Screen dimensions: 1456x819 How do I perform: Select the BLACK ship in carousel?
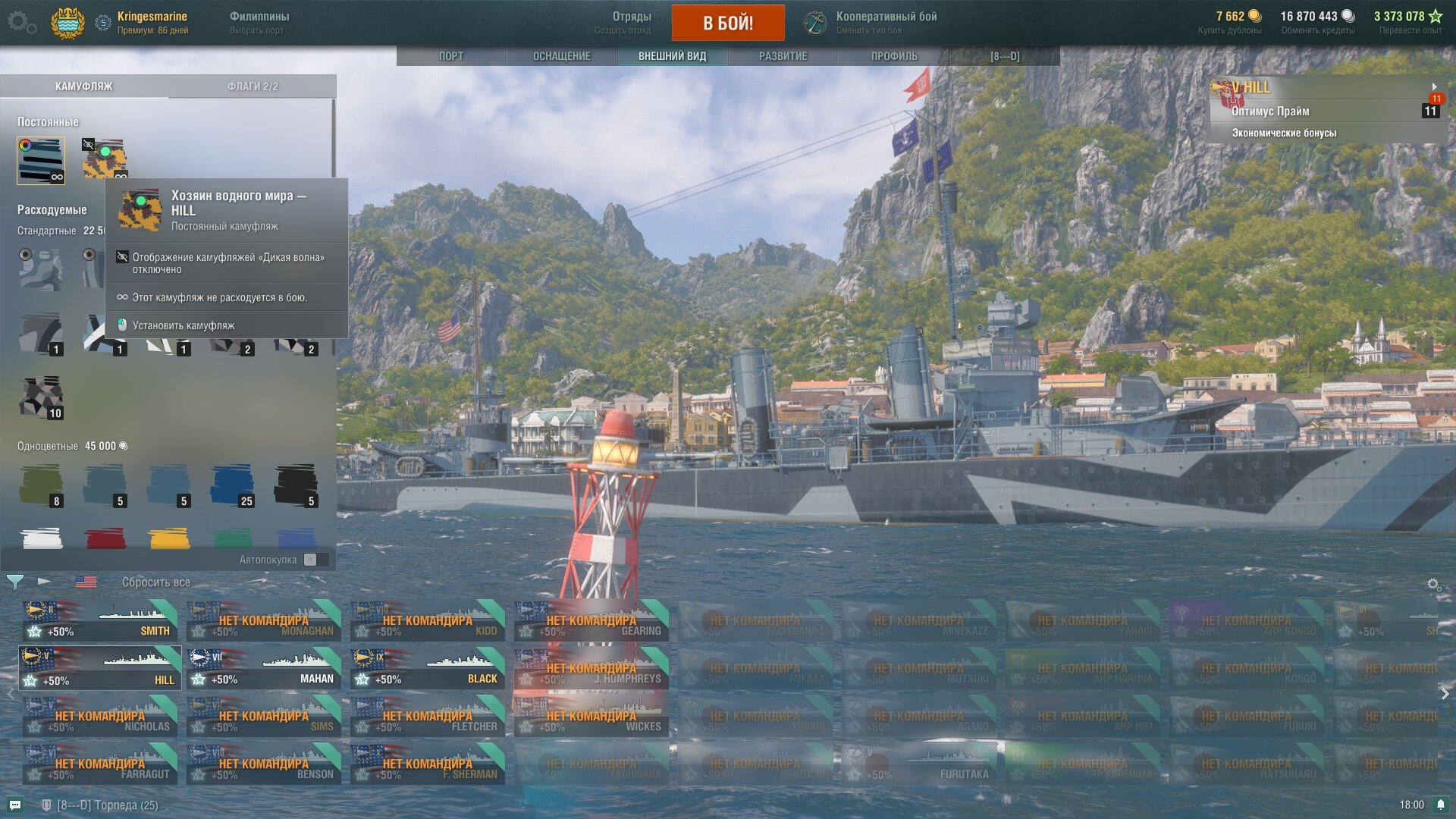[x=427, y=668]
